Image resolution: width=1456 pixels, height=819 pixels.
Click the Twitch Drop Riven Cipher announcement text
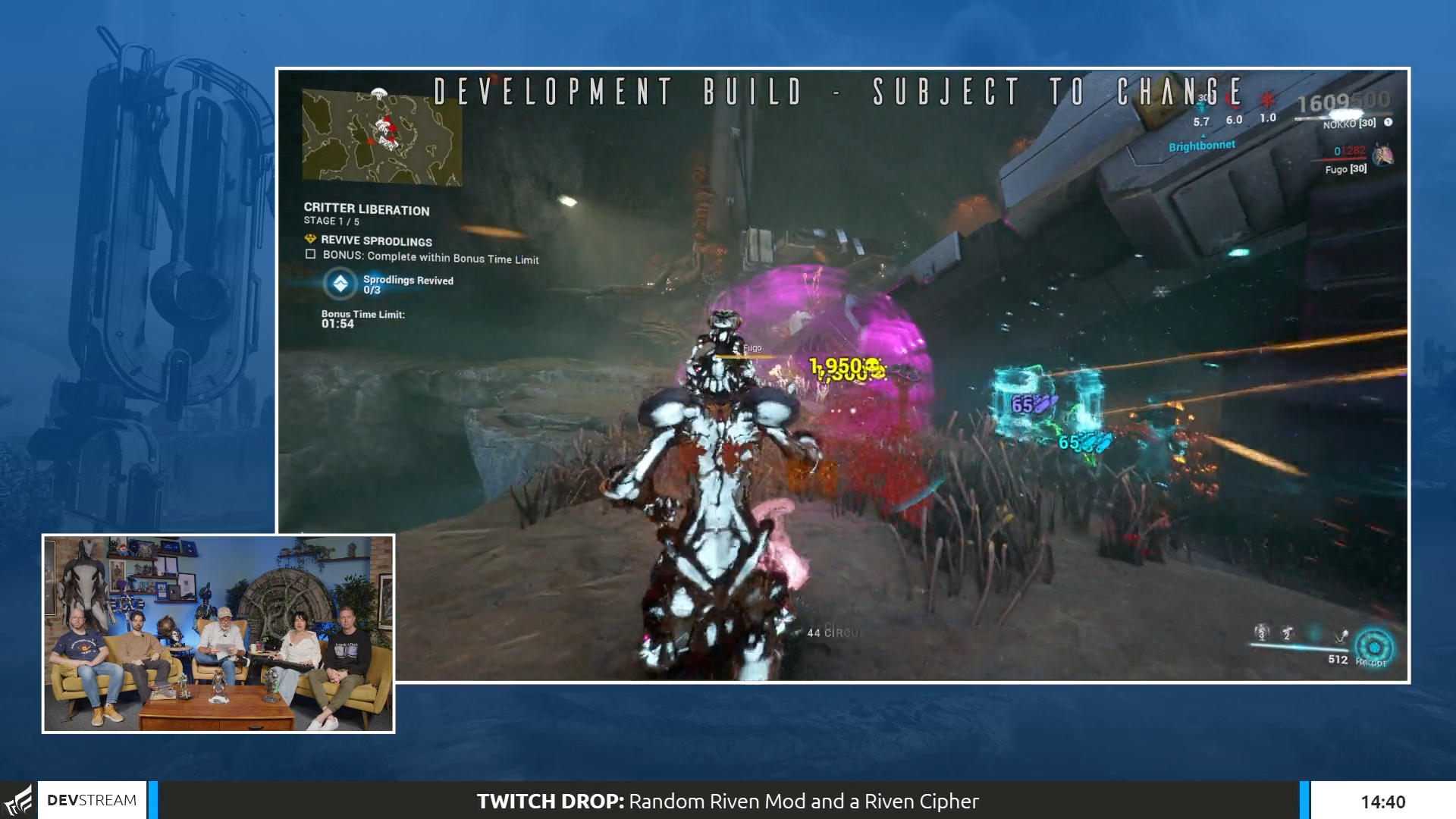click(726, 801)
